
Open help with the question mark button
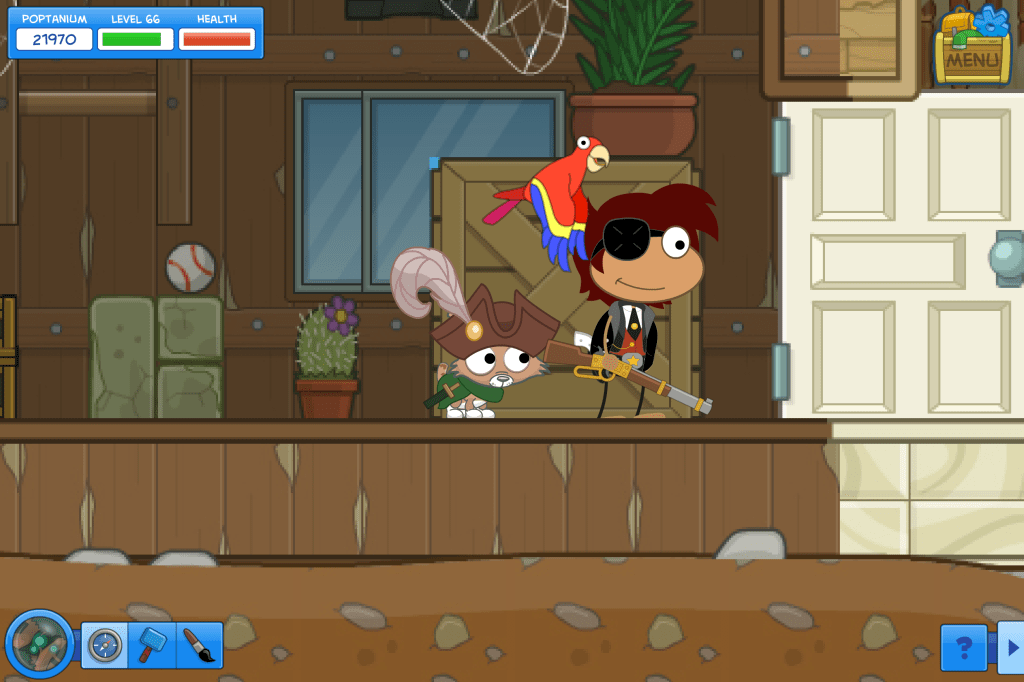point(964,648)
